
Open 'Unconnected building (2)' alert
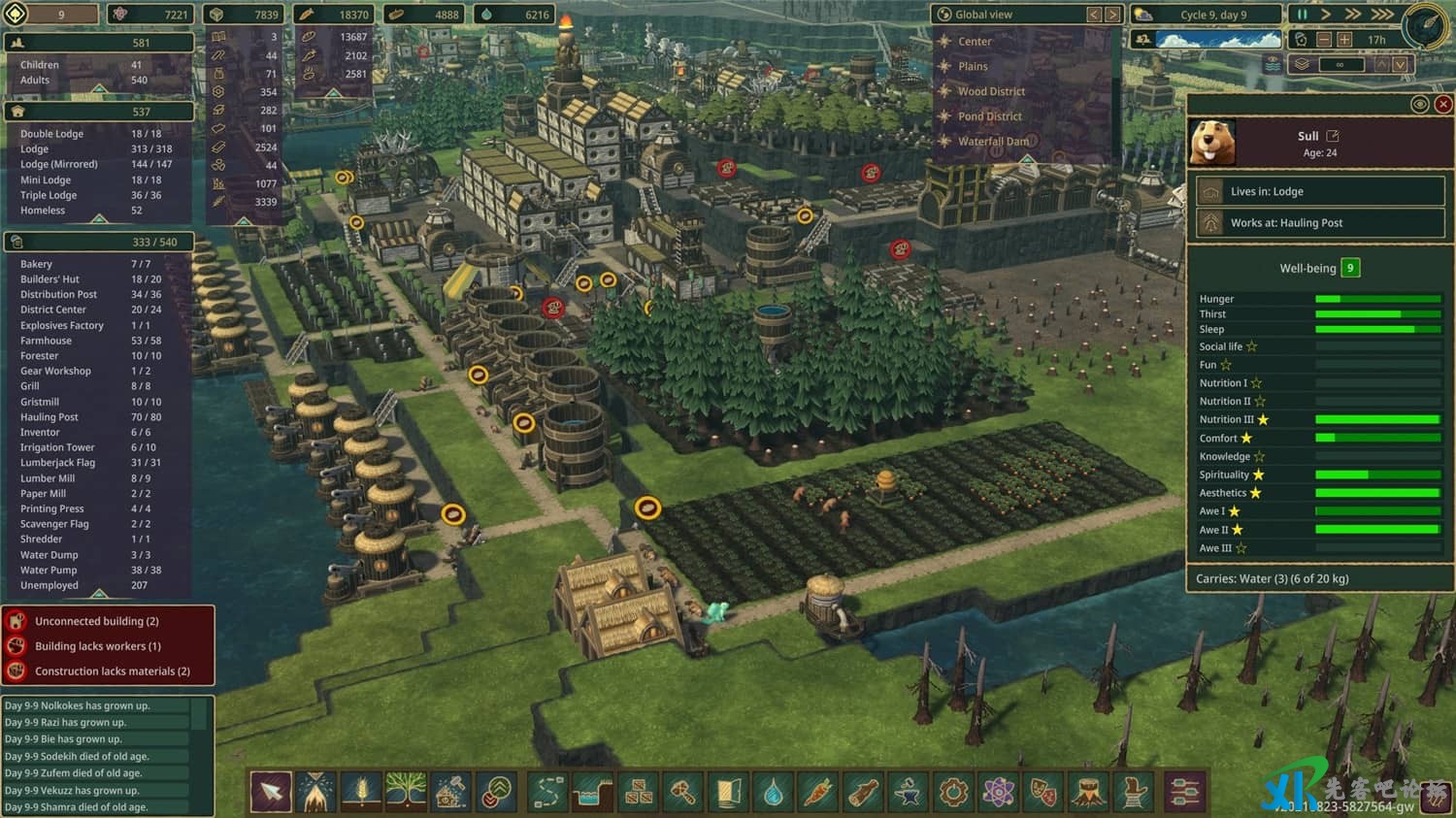point(108,621)
